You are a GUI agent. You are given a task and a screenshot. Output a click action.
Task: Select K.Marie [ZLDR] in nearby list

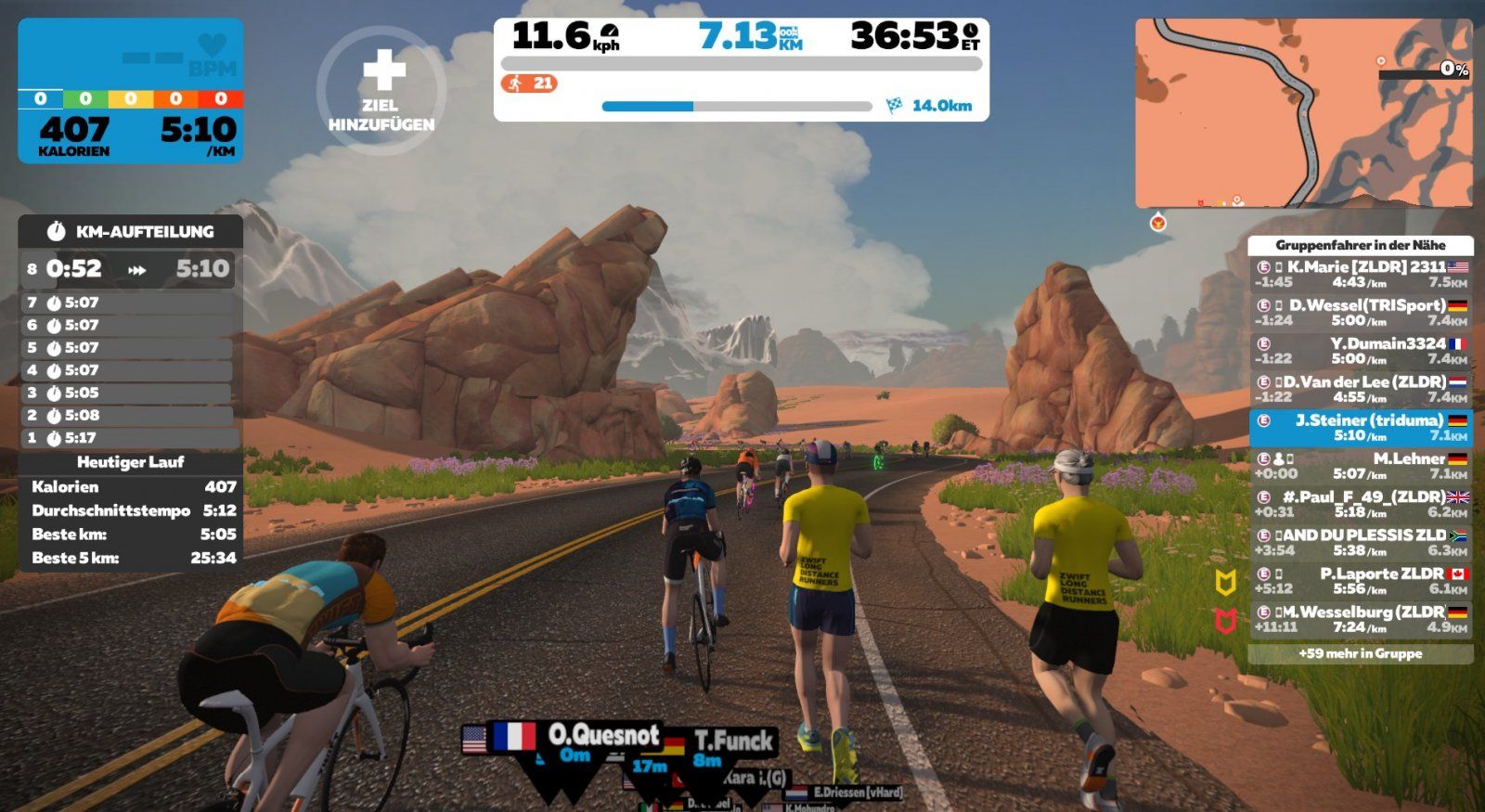click(x=1360, y=274)
